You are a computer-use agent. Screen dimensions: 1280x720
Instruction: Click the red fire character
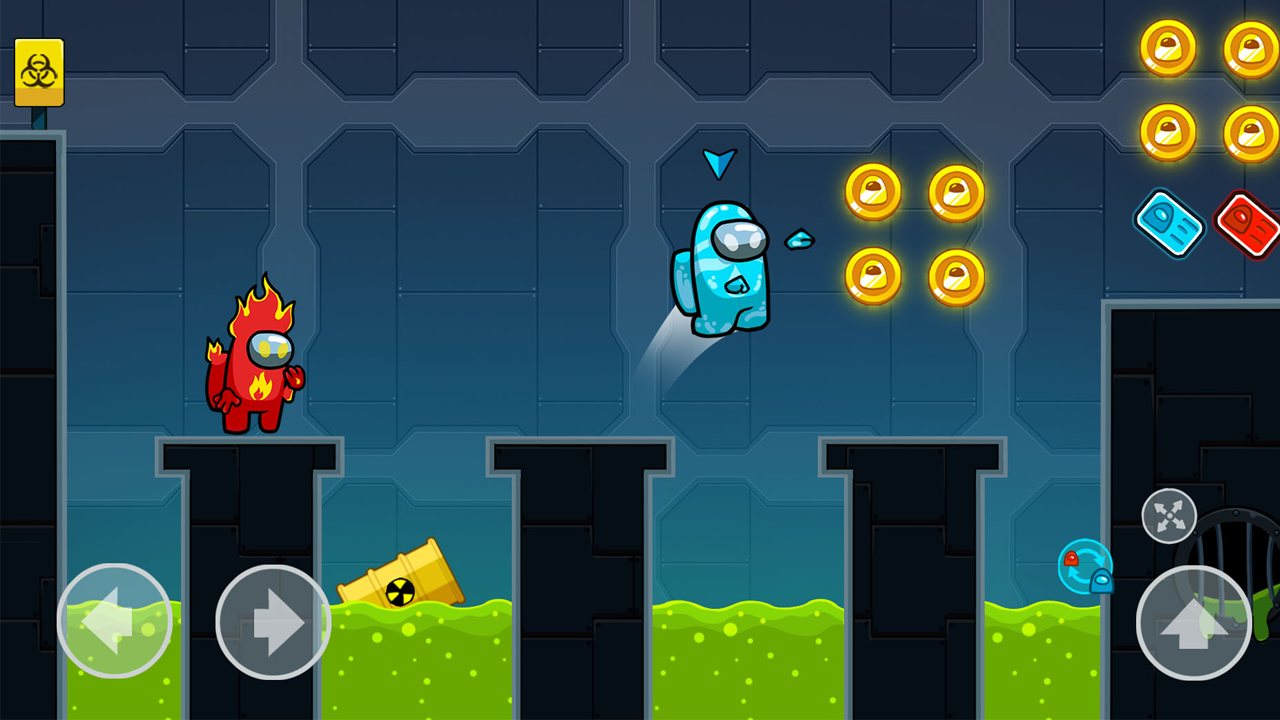coord(258,370)
